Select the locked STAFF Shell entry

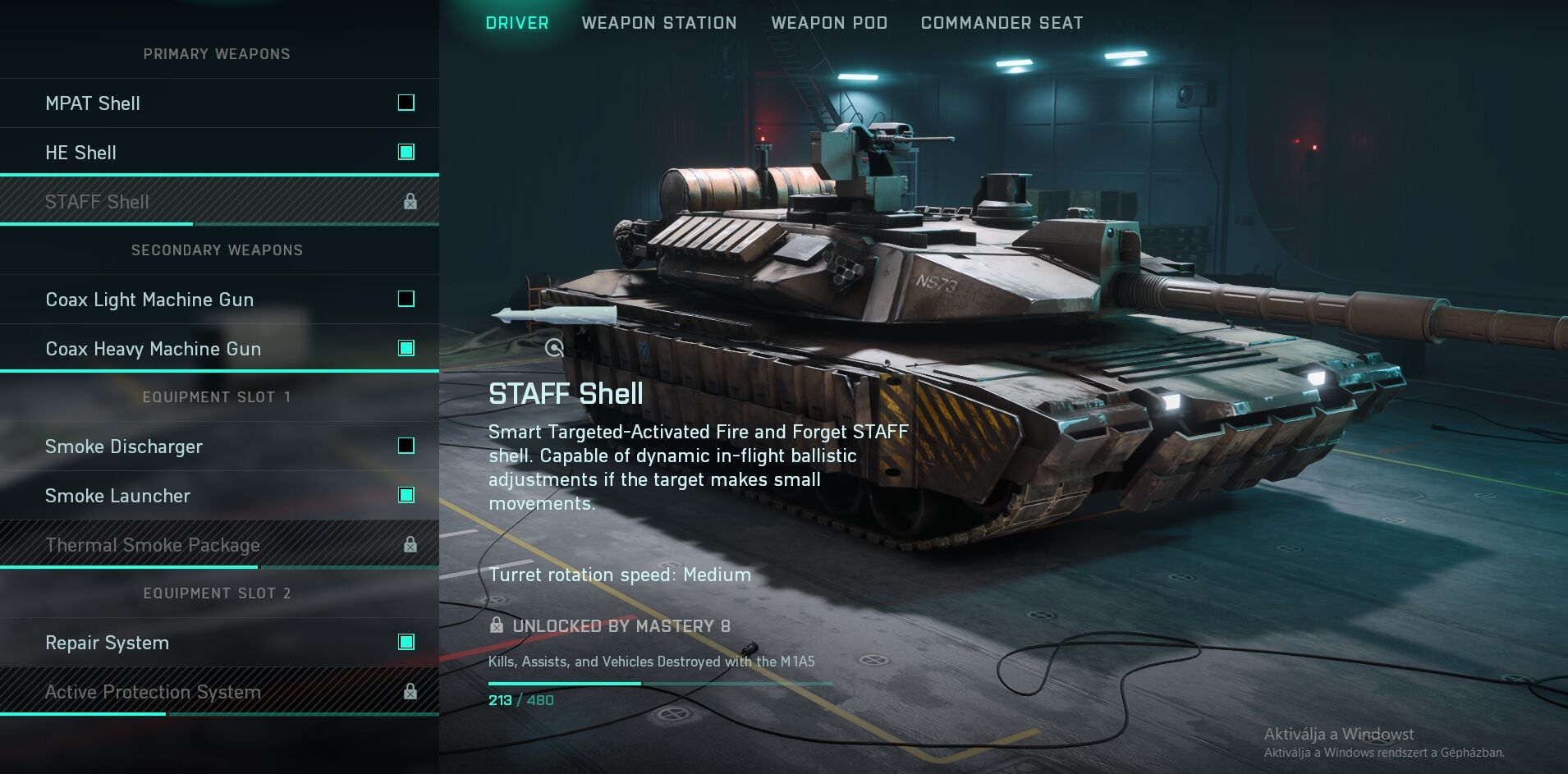pyautogui.click(x=219, y=202)
